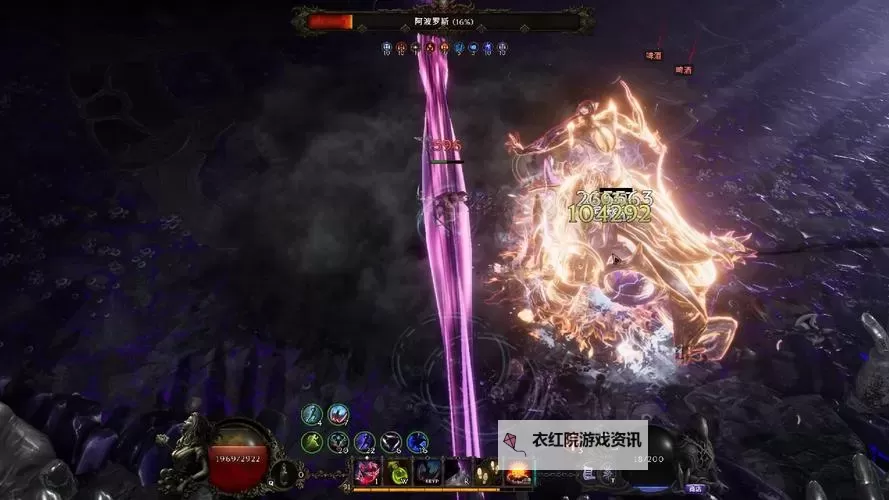
Task: Activate the red claw skill
Action: tap(367, 472)
